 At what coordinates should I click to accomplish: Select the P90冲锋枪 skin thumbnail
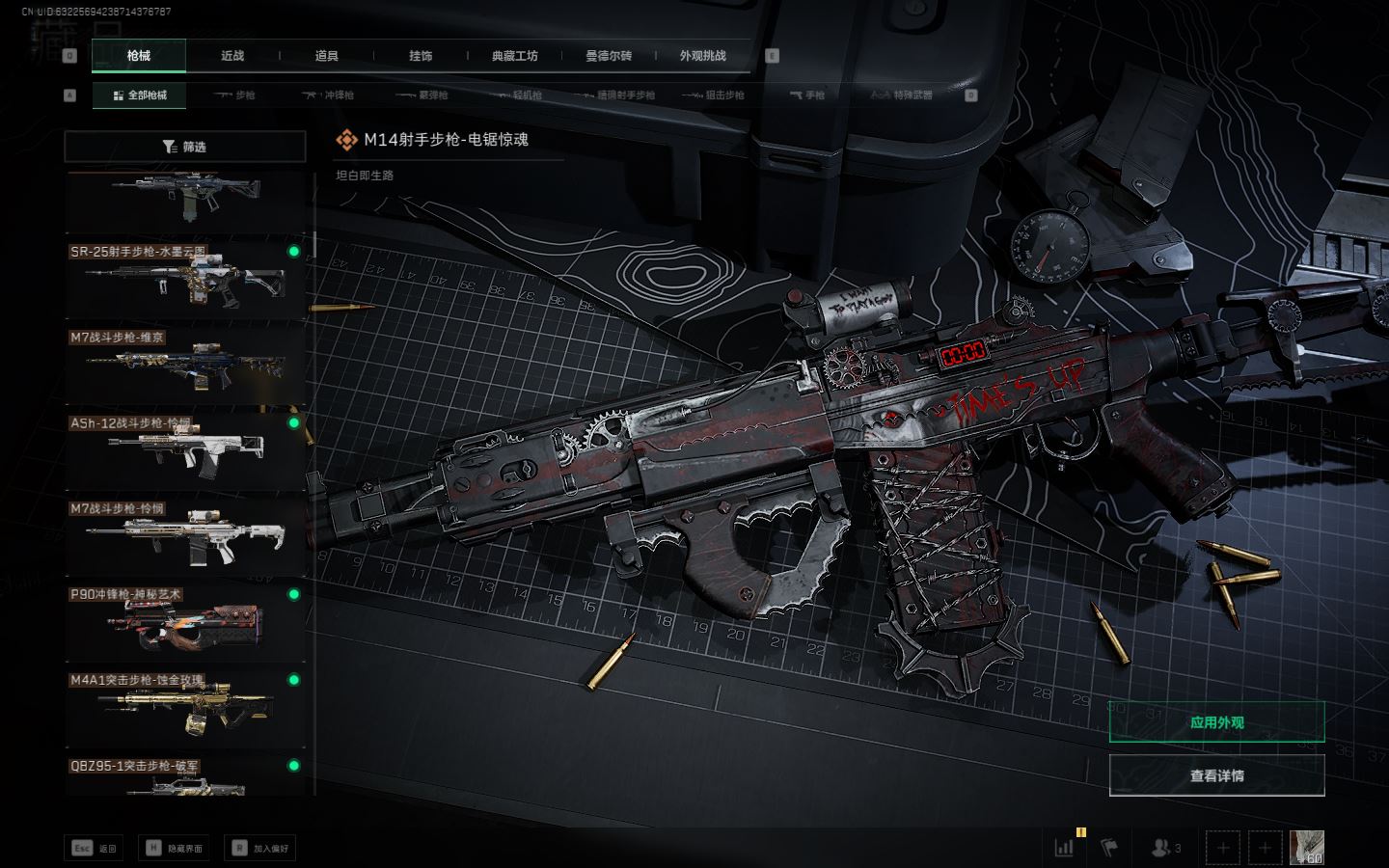[x=185, y=622]
